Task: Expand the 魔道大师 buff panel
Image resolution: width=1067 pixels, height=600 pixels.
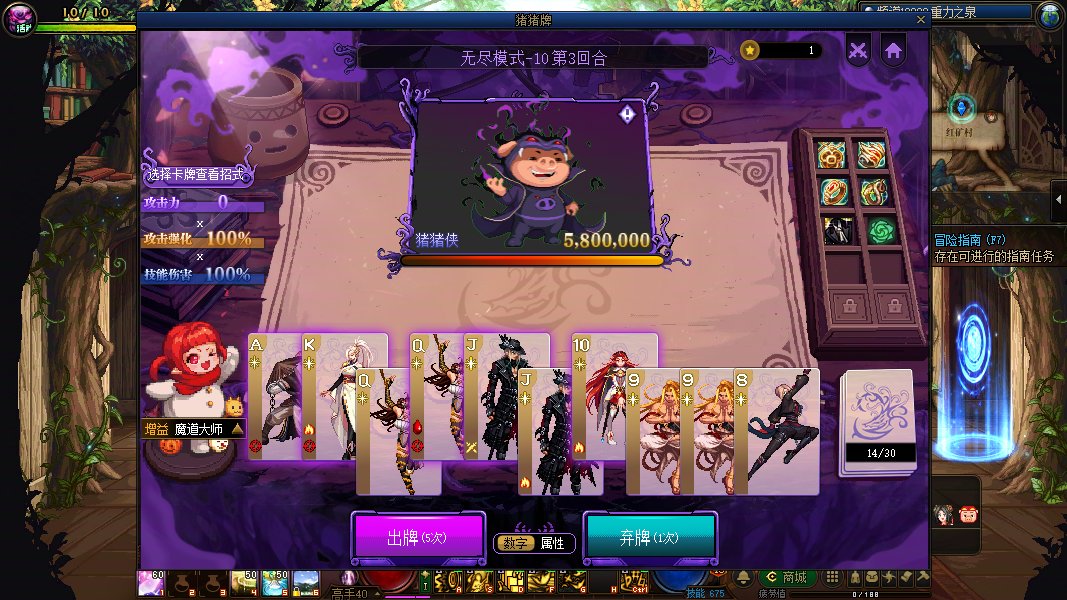Action: pyautogui.click(x=237, y=429)
